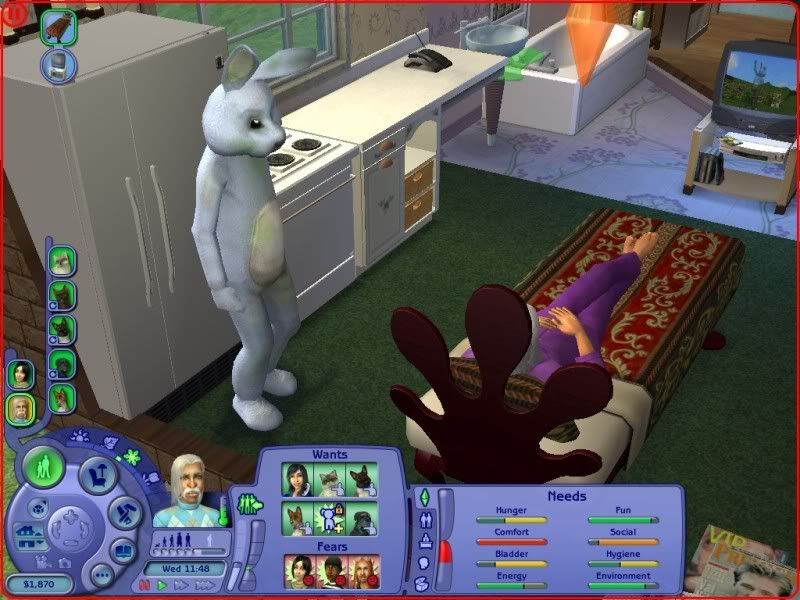Open the Story mode album
This screenshot has width=800, height=600.
124,550
